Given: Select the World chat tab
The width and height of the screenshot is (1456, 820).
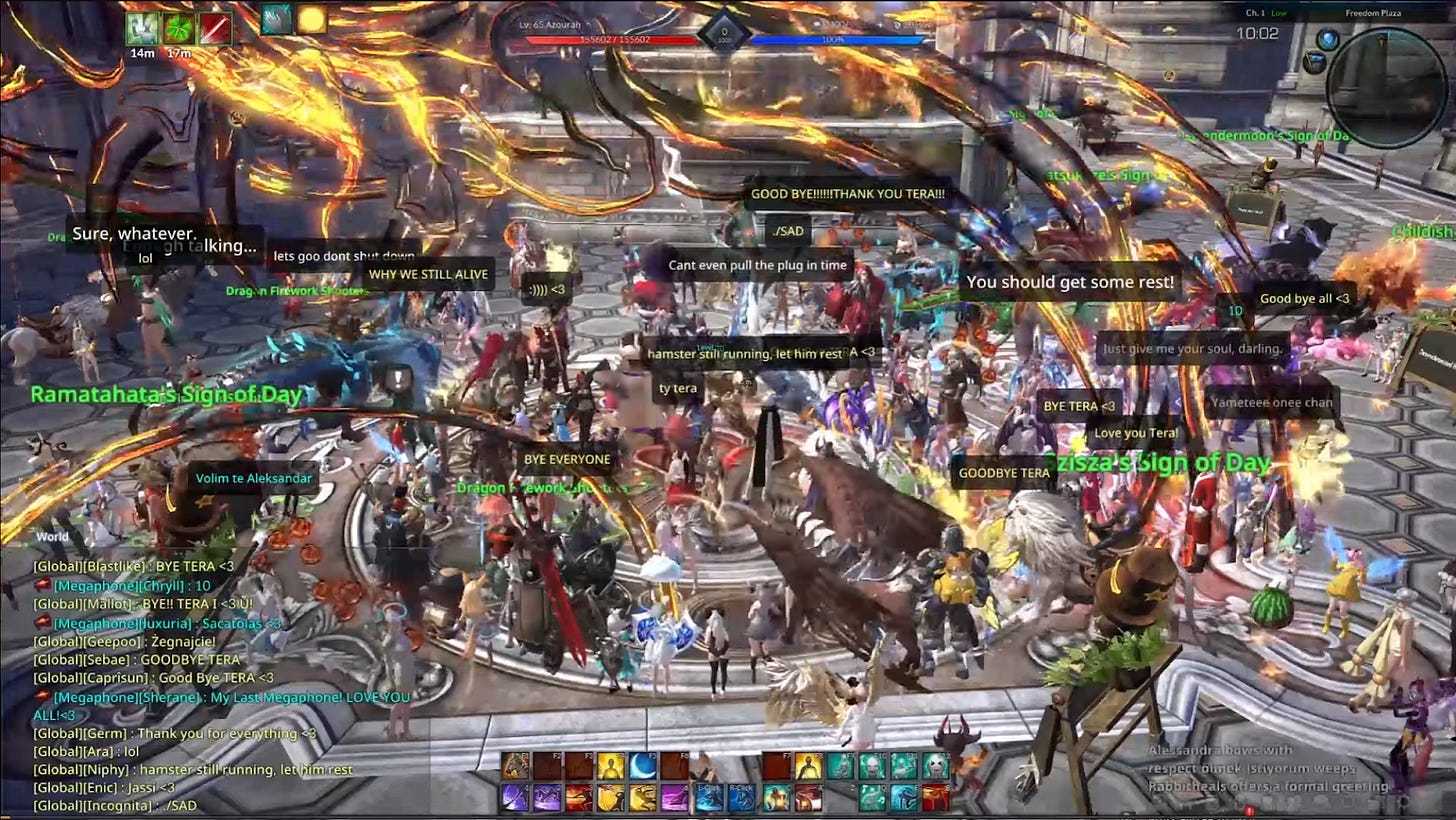Looking at the screenshot, I should pos(53,537).
